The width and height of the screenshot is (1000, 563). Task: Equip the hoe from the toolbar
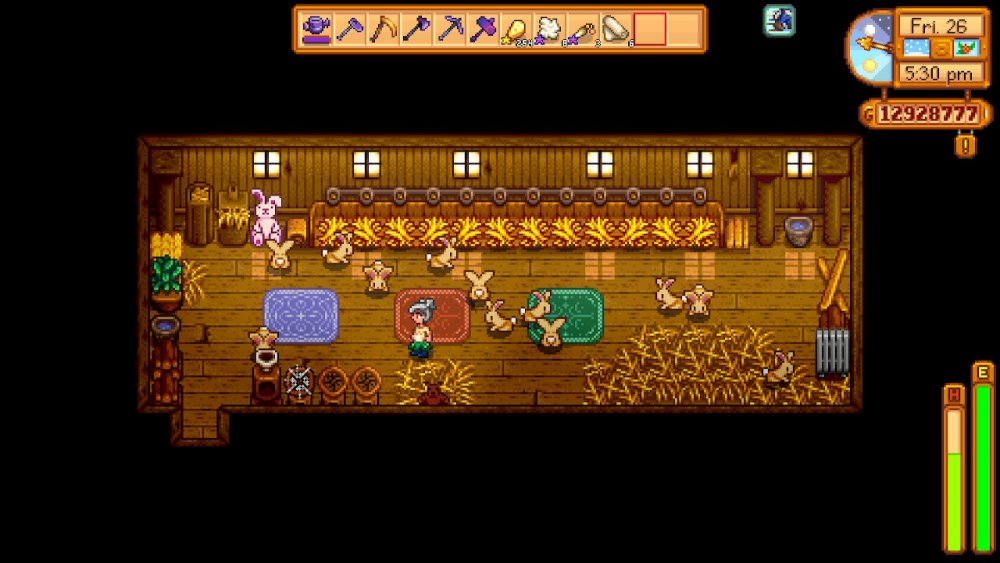350,29
